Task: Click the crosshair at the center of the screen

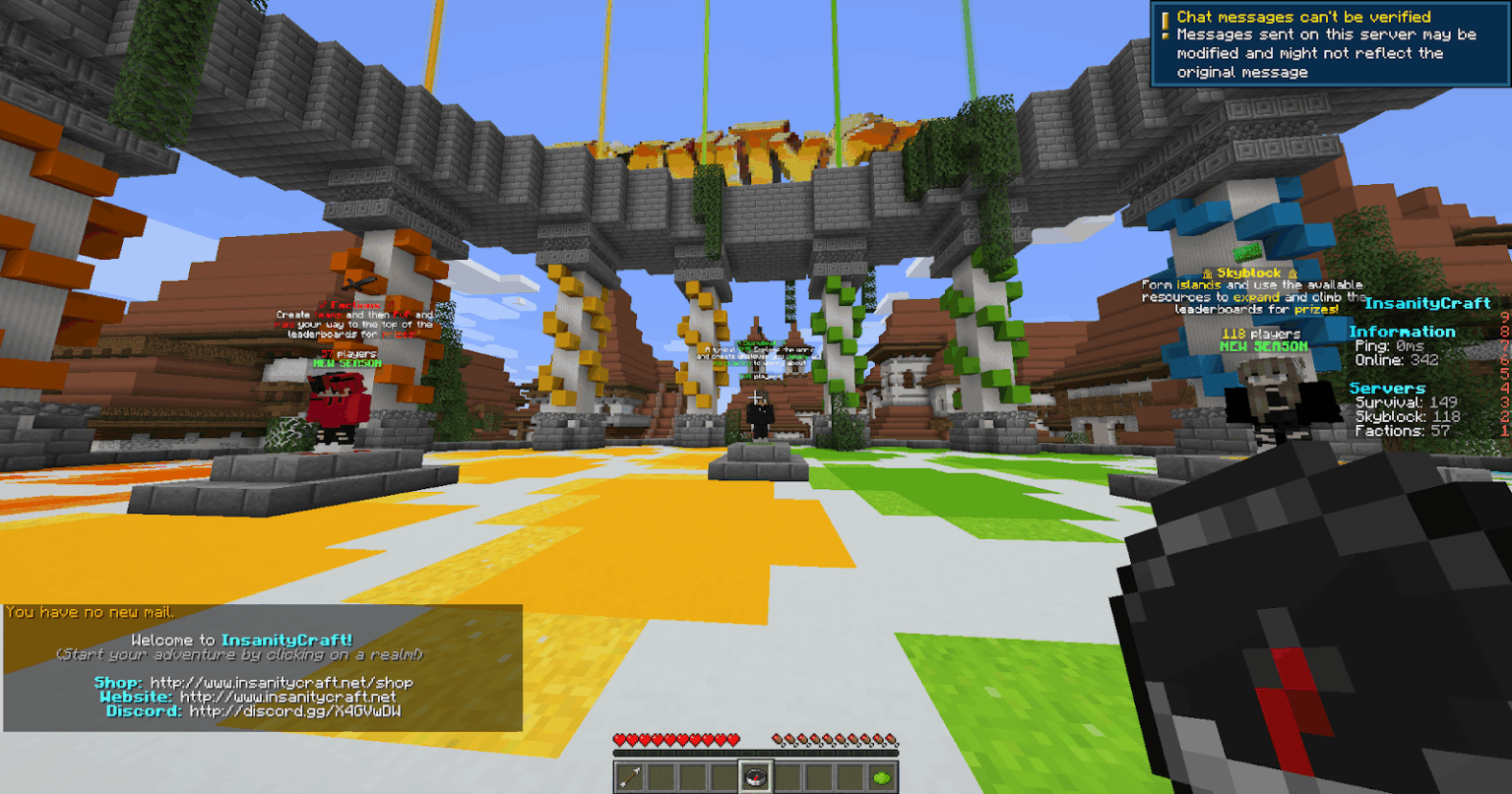Action: [756, 397]
